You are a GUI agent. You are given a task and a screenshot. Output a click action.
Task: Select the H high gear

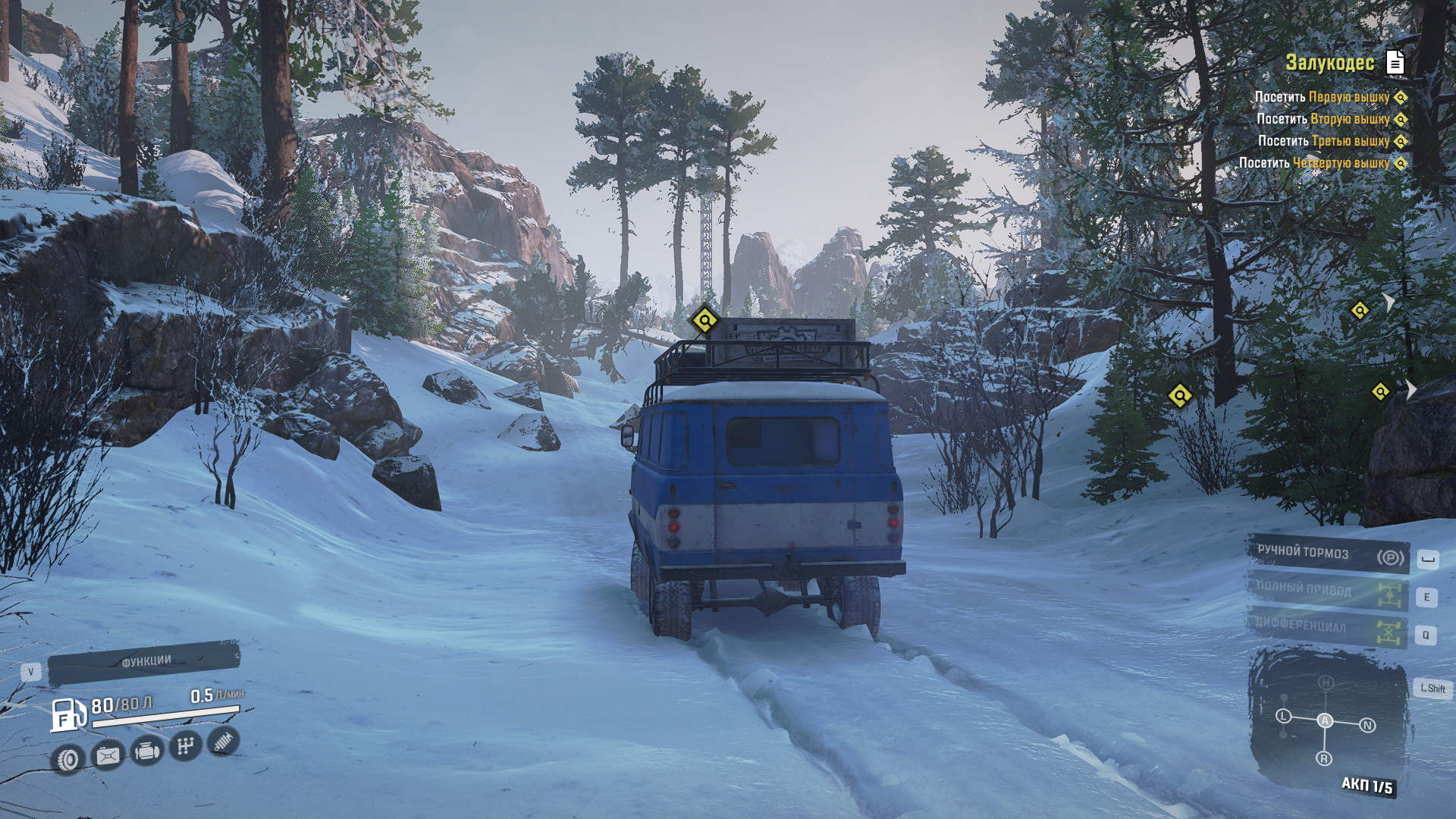[1326, 682]
